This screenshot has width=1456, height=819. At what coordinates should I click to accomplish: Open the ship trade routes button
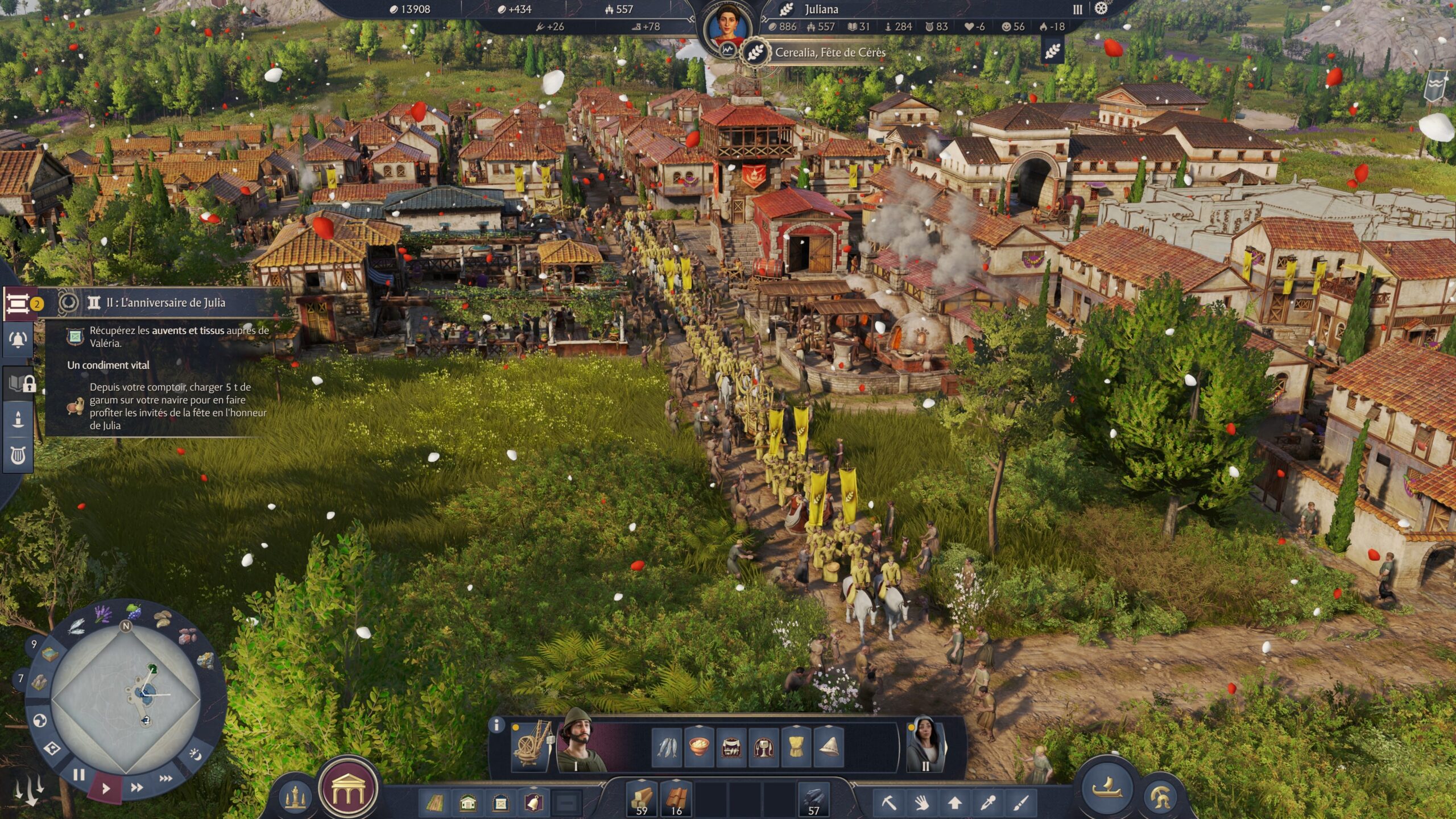click(x=1107, y=788)
